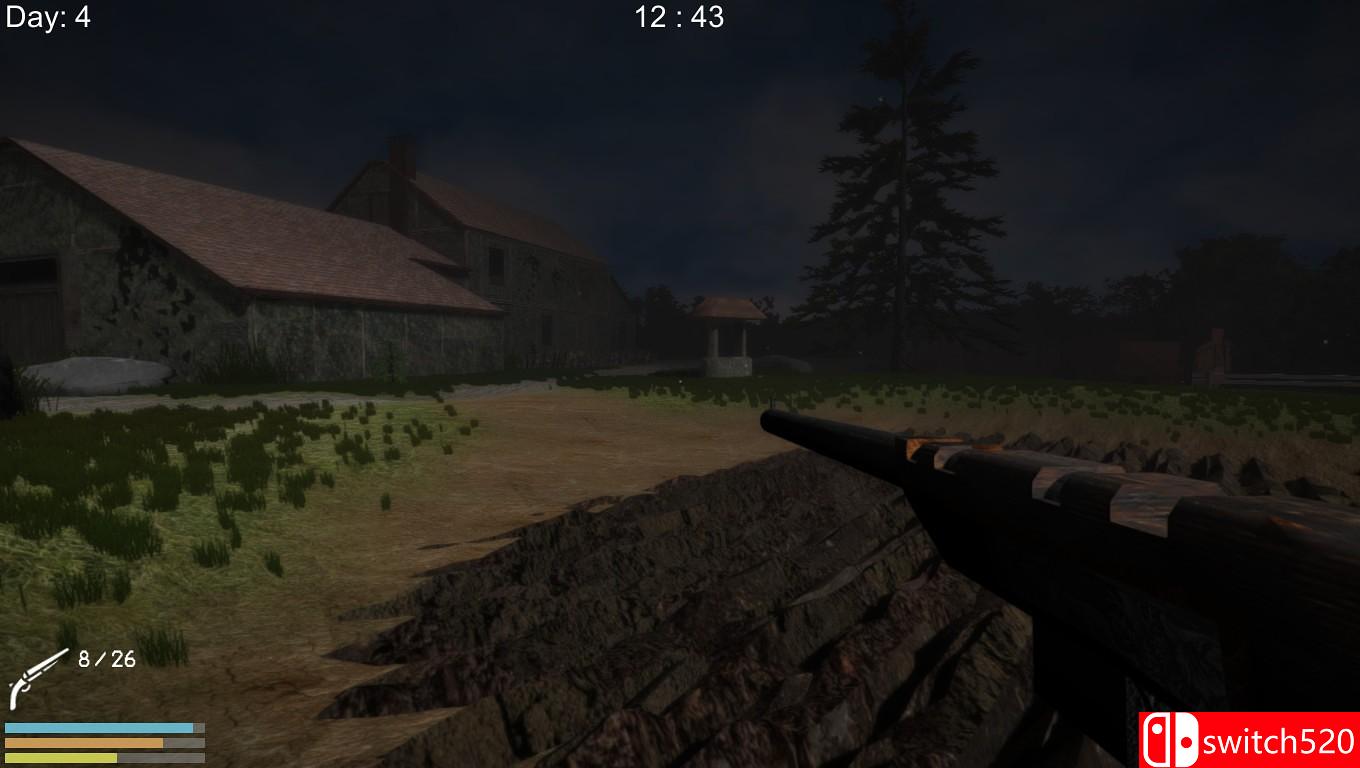Viewport: 1360px width, 768px height.
Task: Click the farmhouse window
Action: [498, 270]
